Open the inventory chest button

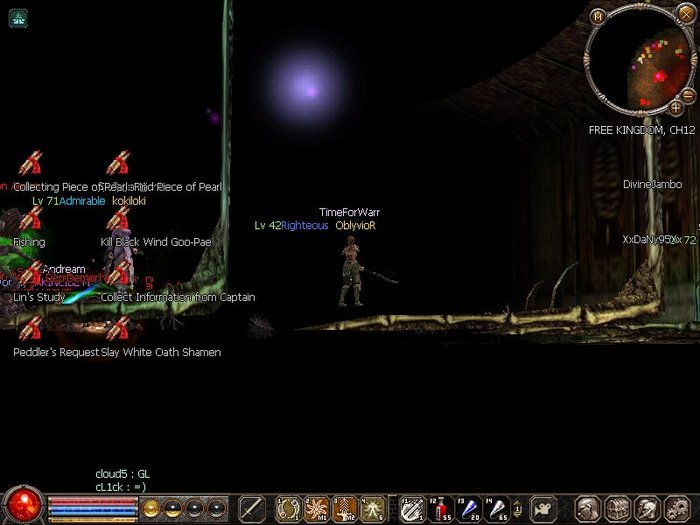coord(618,509)
